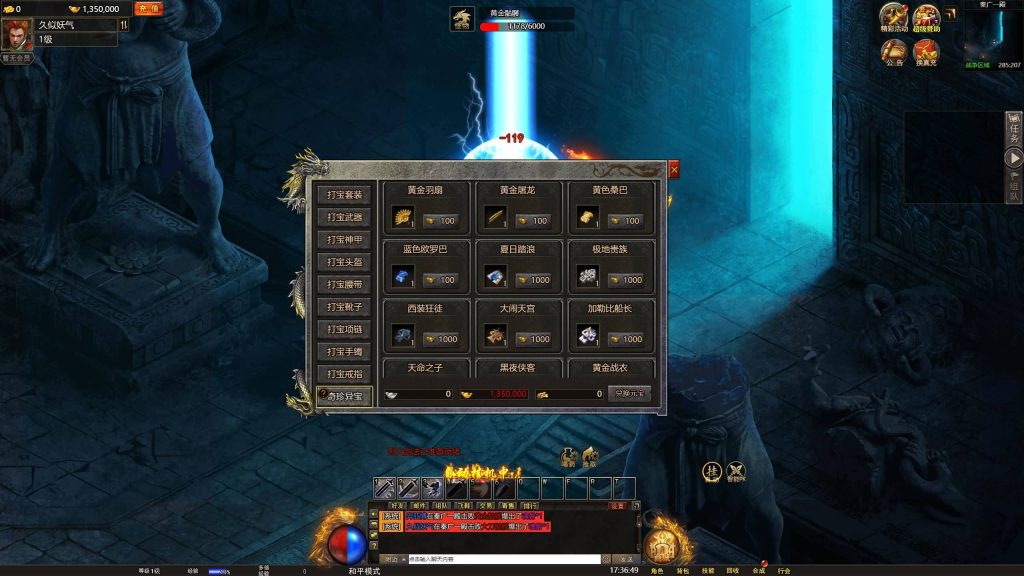Open the 任务 quest side tab
Viewport: 1024px width, 576px height.
pyautogui.click(x=1014, y=128)
